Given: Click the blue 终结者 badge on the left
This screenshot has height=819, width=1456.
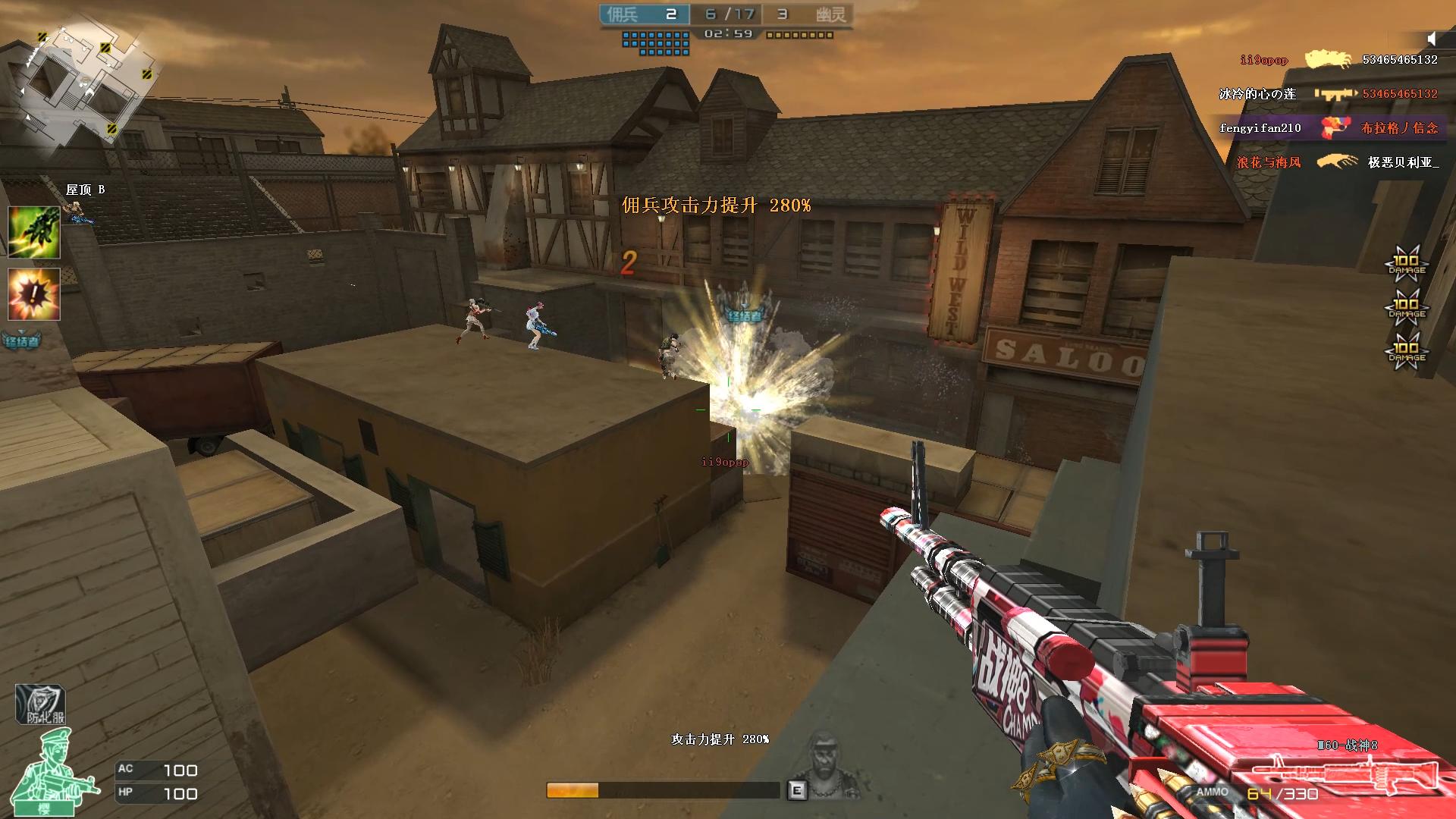Looking at the screenshot, I should pos(21,340).
